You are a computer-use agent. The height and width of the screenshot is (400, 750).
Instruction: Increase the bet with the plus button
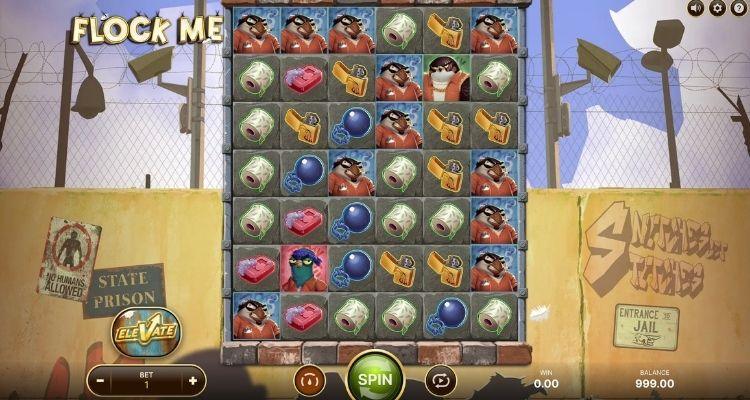click(x=193, y=381)
